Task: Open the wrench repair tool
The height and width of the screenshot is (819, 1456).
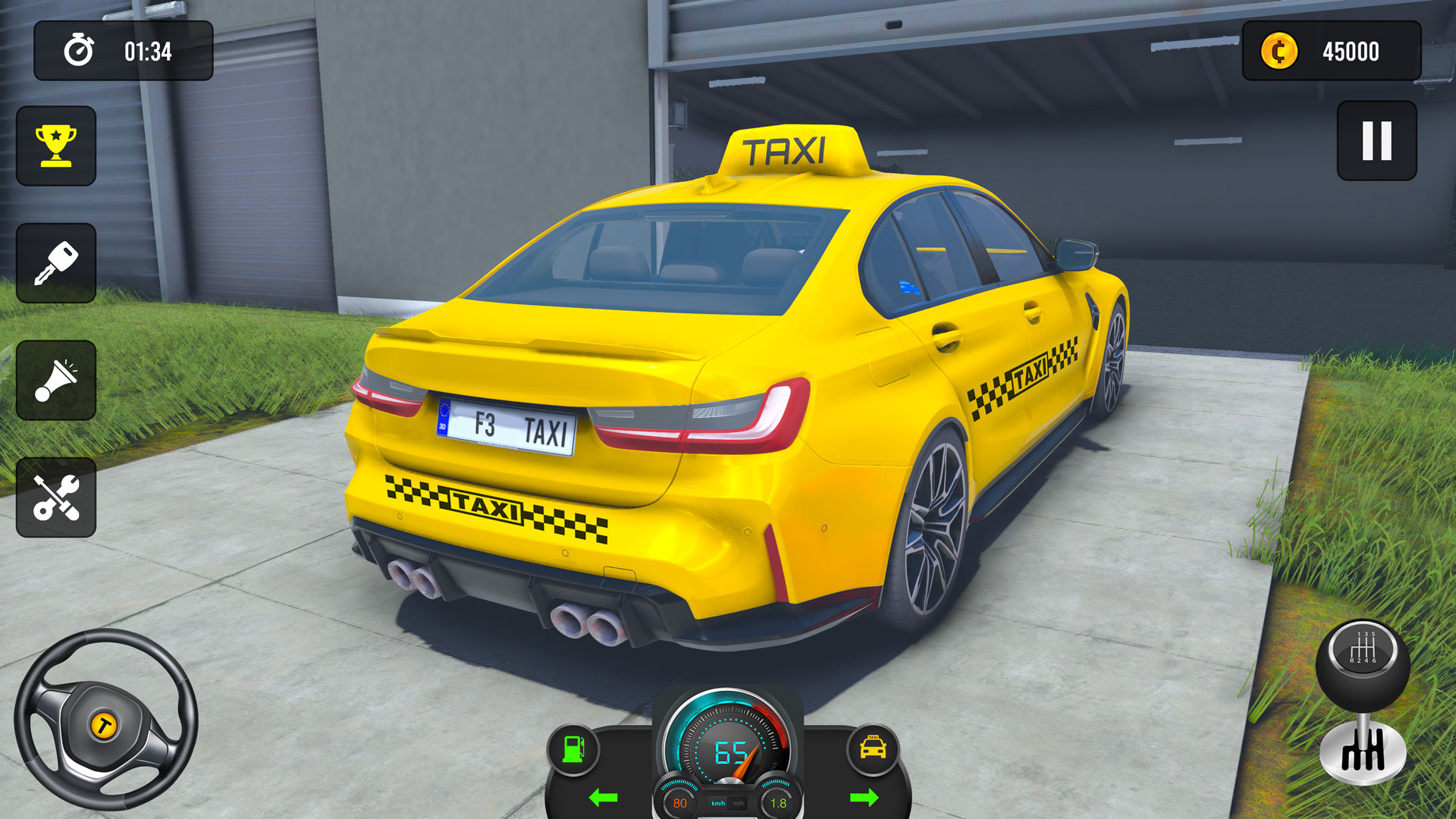Action: click(57, 498)
